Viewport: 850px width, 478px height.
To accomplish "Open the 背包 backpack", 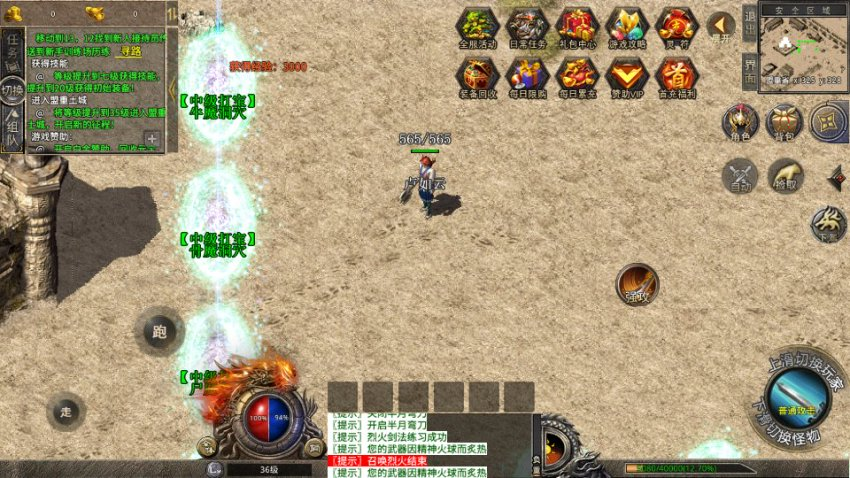I will click(x=784, y=123).
